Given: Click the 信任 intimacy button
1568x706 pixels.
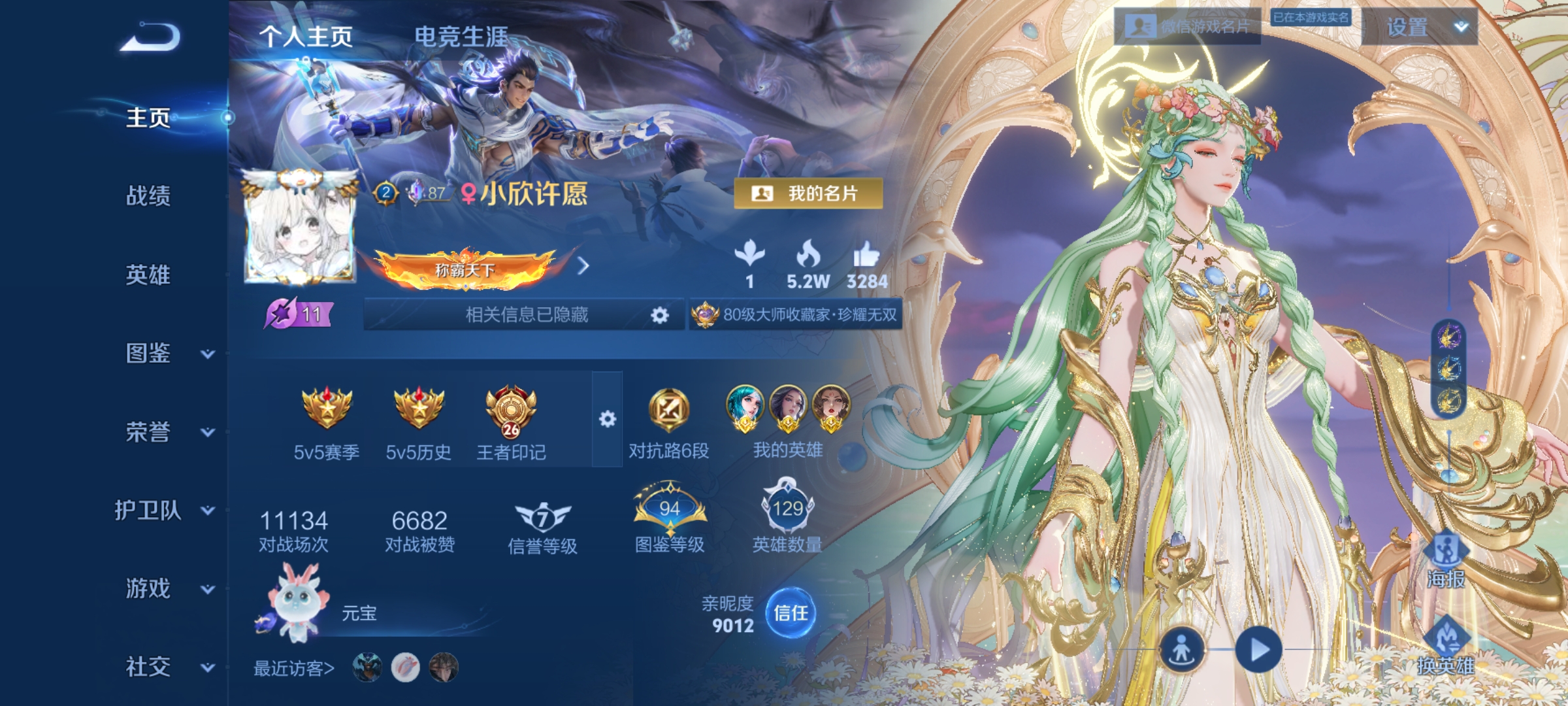Looking at the screenshot, I should [791, 613].
